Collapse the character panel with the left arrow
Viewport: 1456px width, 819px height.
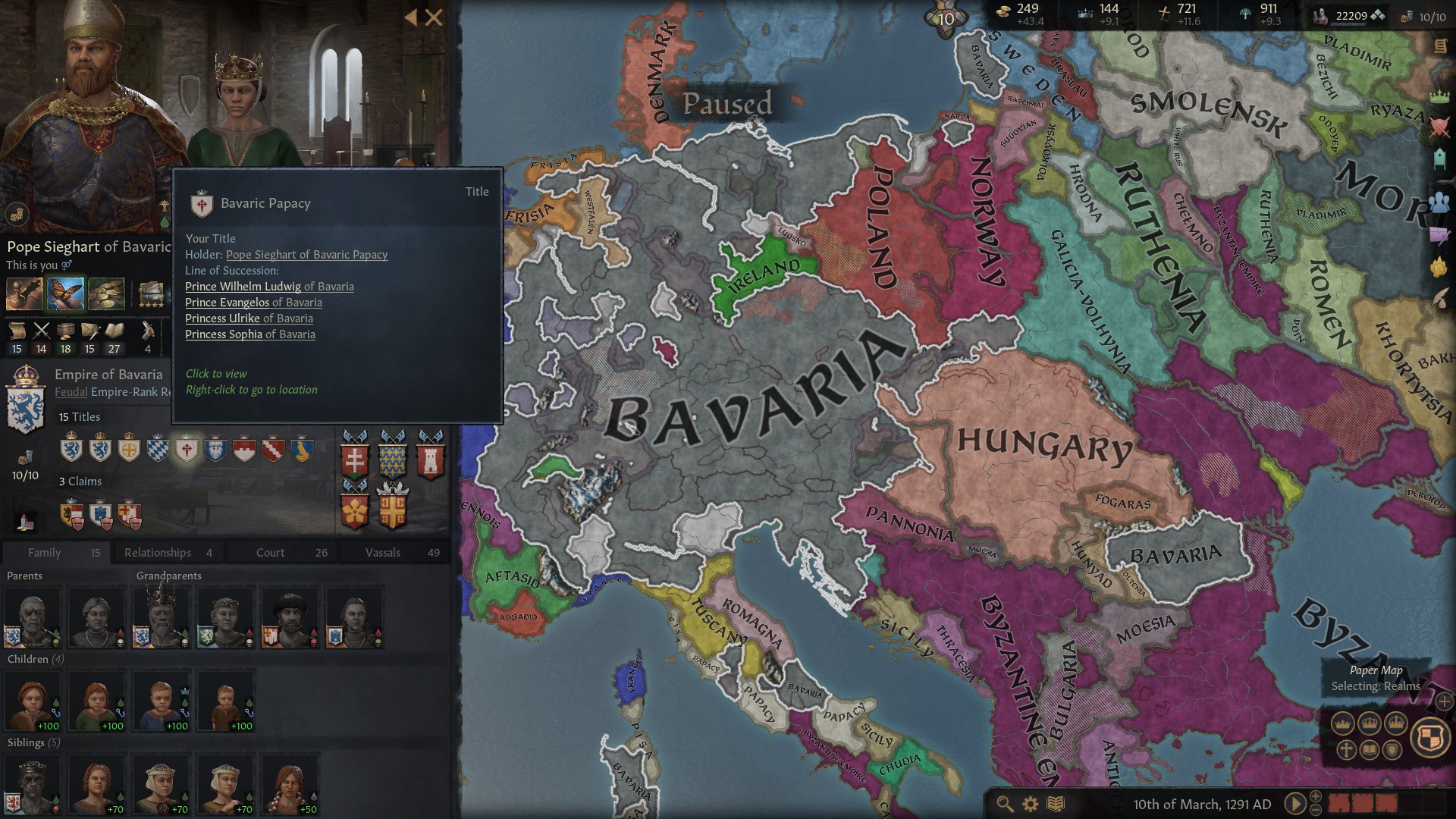click(410, 18)
